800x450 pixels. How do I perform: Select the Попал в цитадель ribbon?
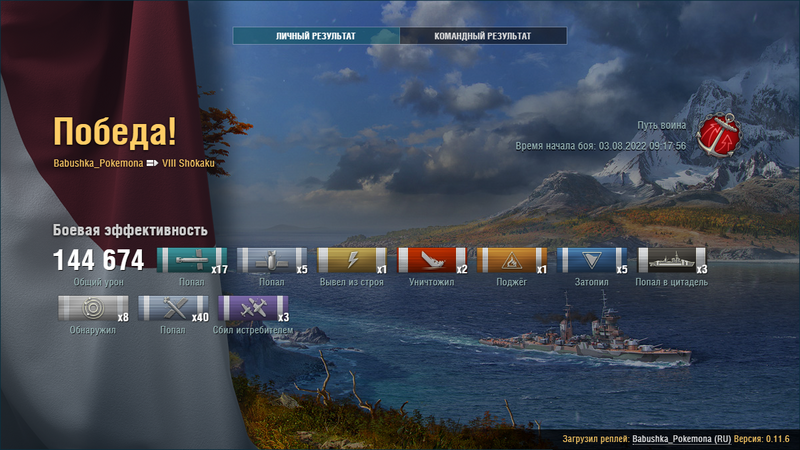(x=668, y=261)
